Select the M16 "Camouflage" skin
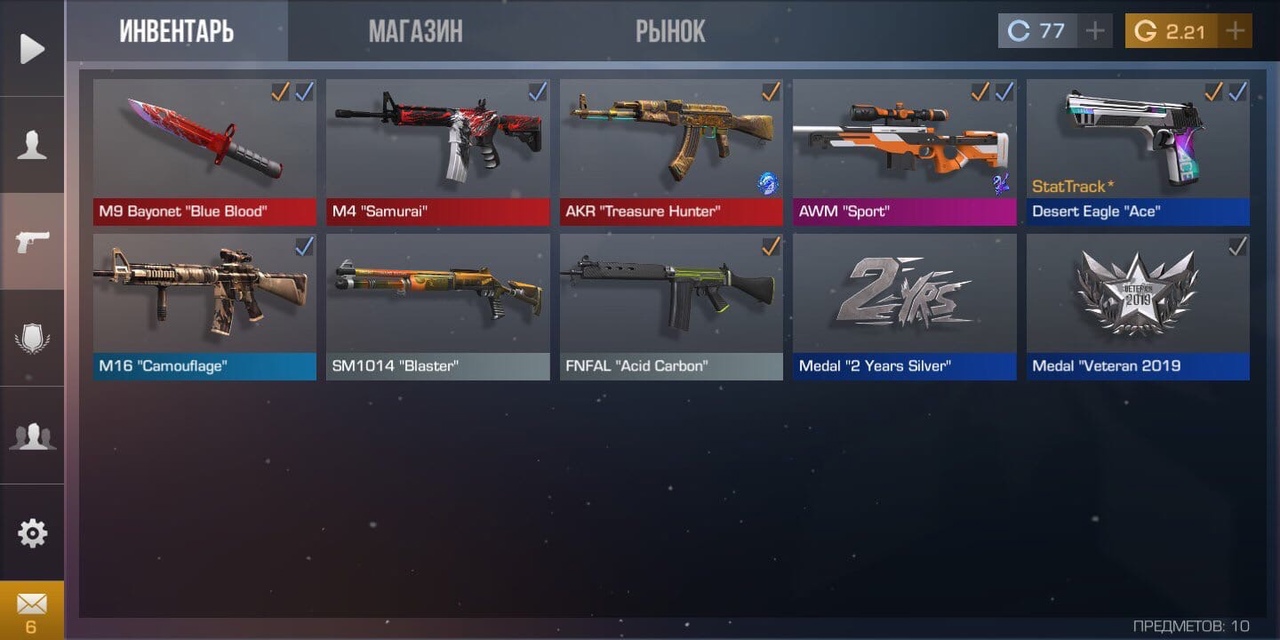 (x=204, y=306)
